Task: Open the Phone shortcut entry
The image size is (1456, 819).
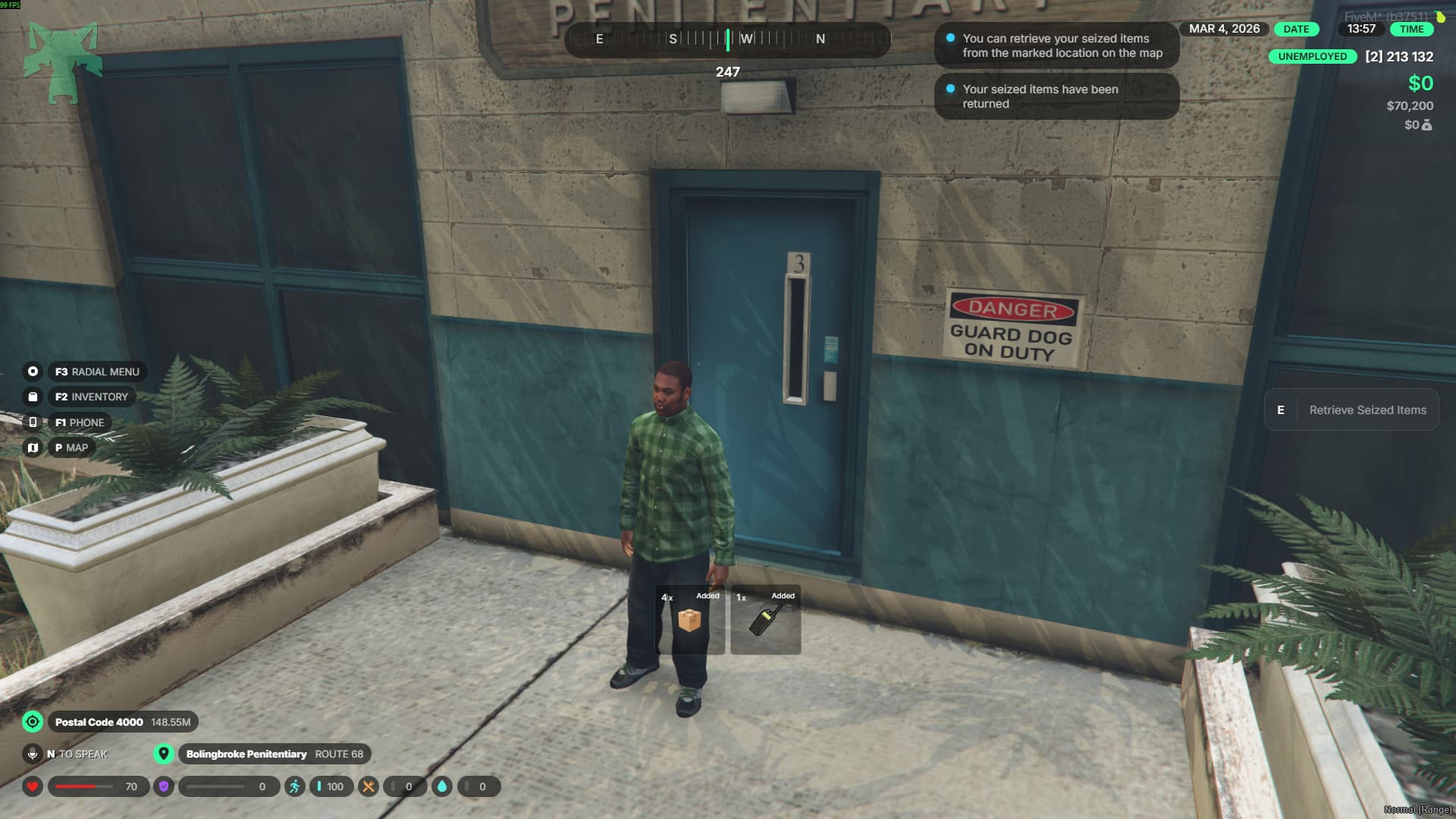Action: (x=79, y=422)
